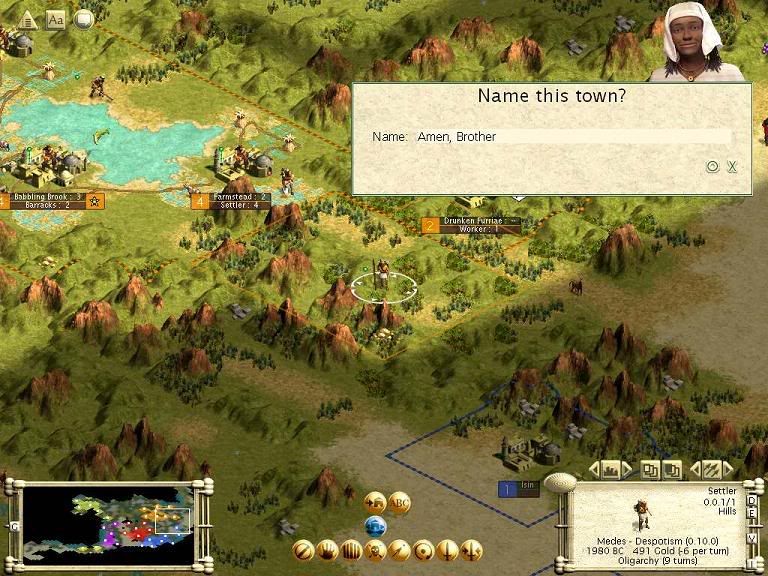
Task: Open the Civilopedia 'Aa' button
Action: click(55, 20)
